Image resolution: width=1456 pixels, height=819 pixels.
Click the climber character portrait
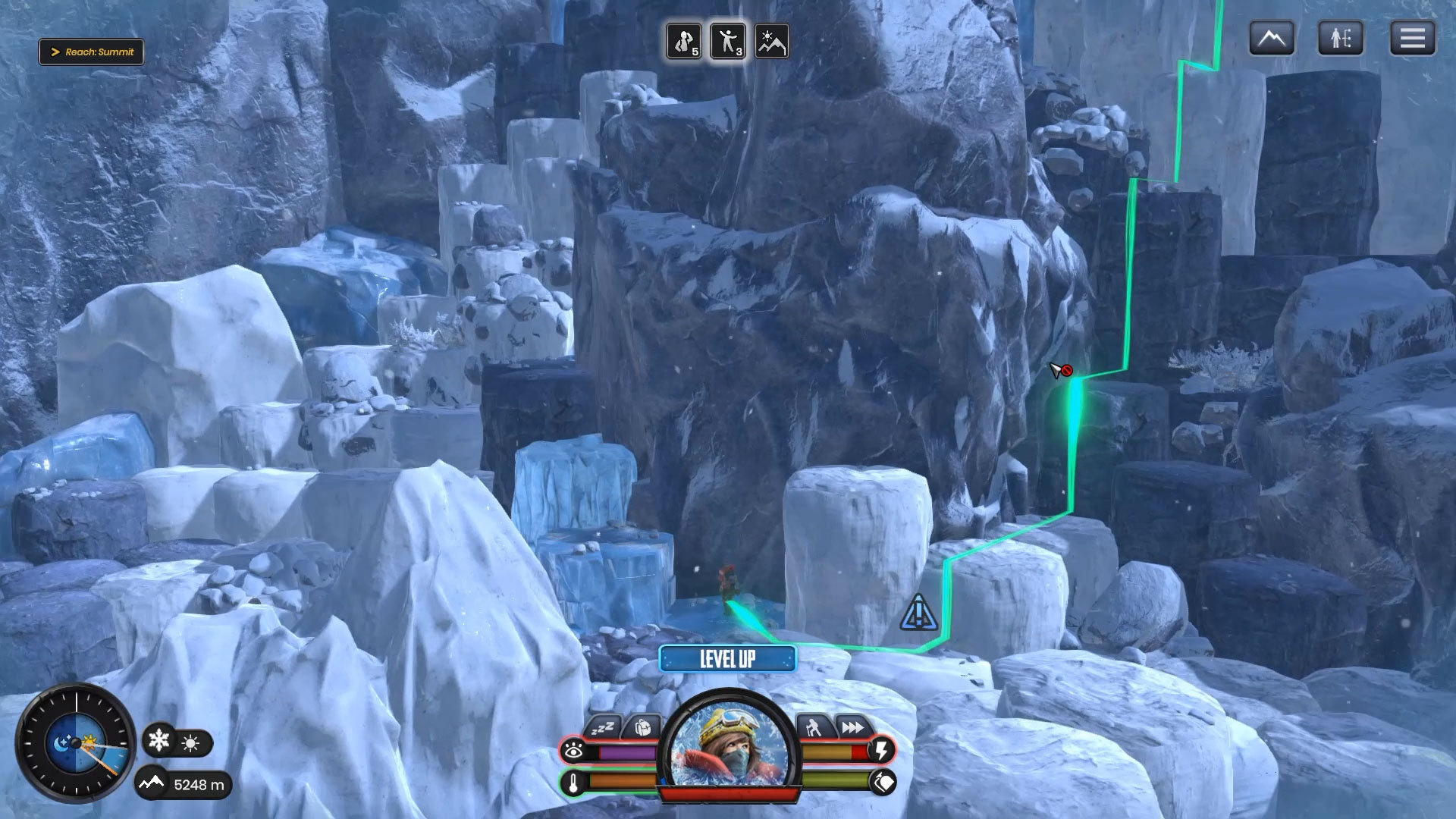pos(728,747)
